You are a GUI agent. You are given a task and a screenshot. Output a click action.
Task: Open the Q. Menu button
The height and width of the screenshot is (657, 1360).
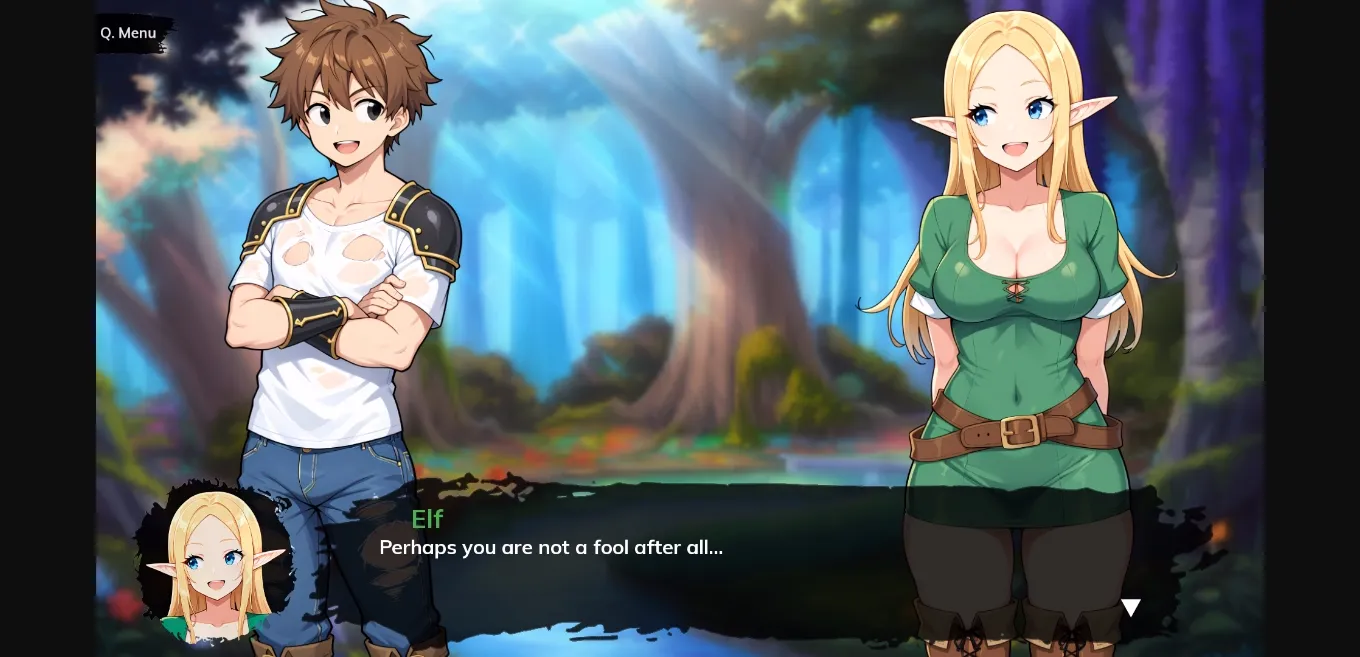click(x=129, y=33)
